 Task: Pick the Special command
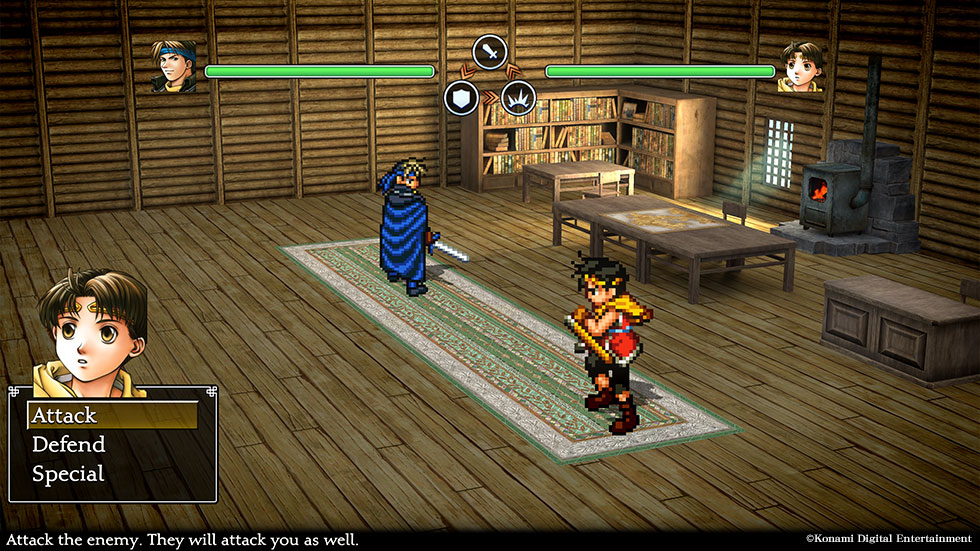pos(68,474)
